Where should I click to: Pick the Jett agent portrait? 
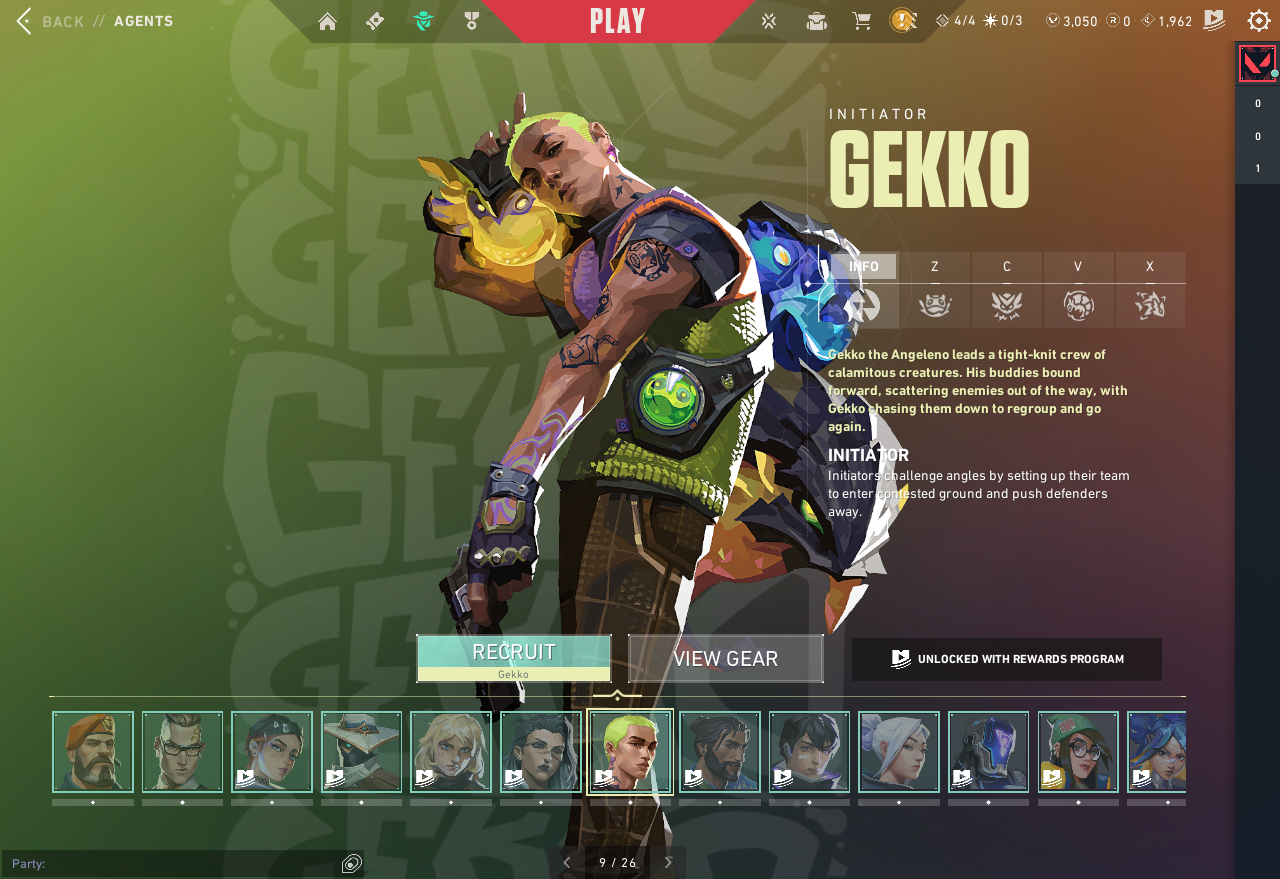[899, 752]
